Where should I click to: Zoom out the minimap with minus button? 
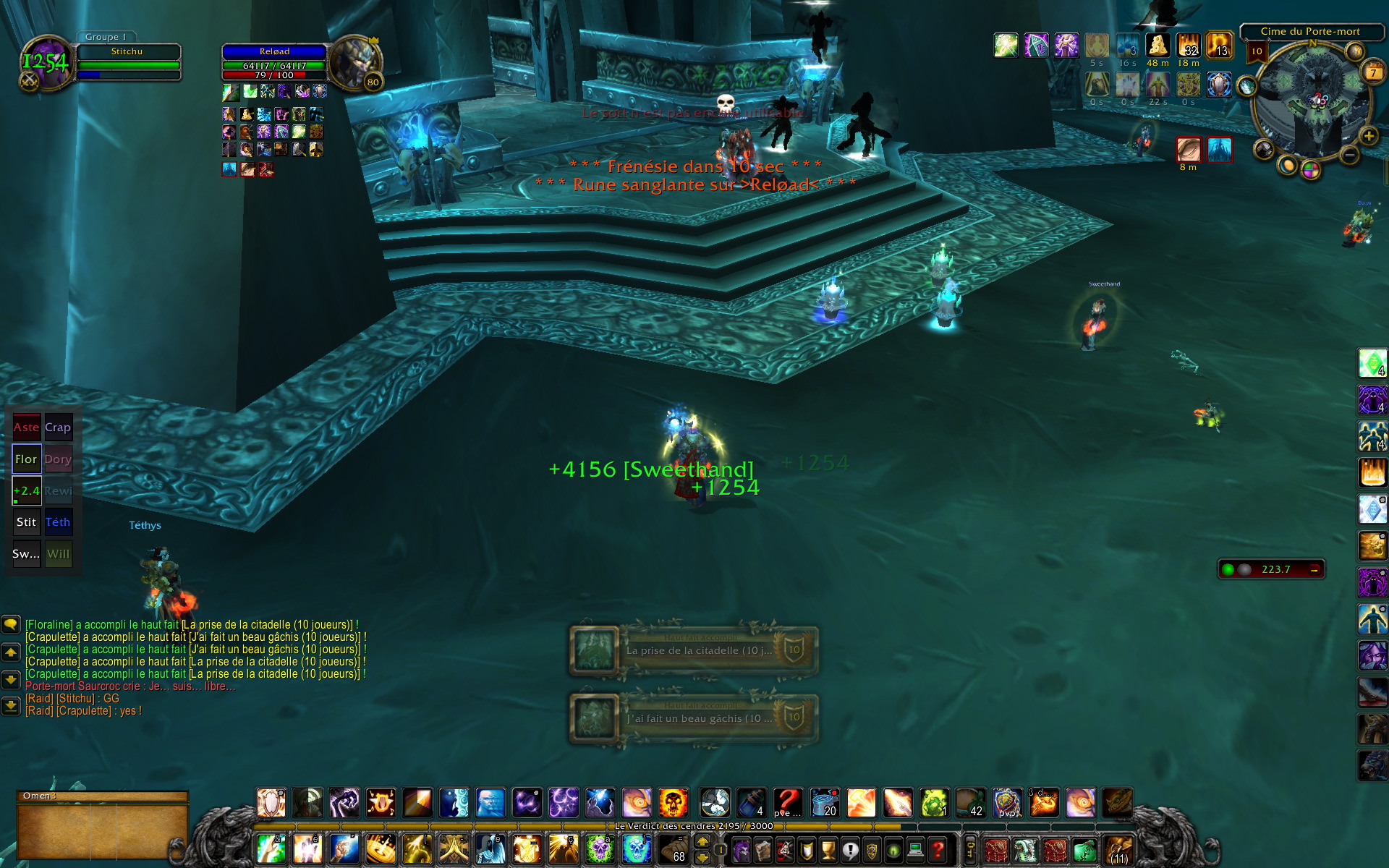[1349, 154]
